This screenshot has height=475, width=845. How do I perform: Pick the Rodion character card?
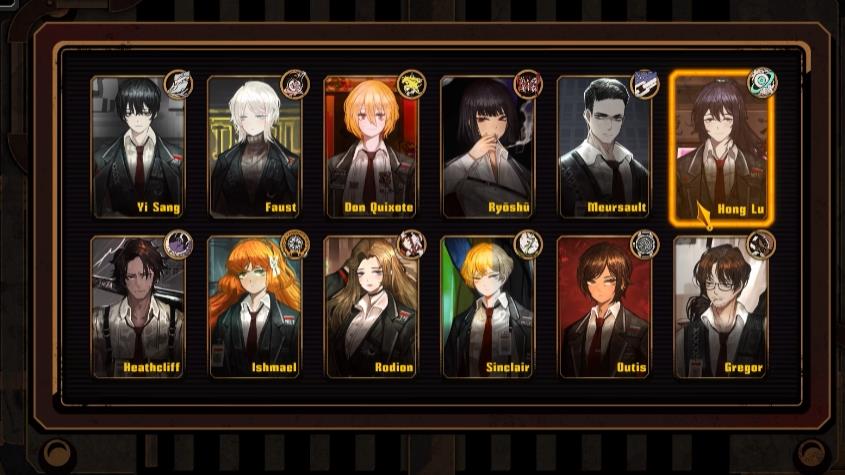[371, 307]
